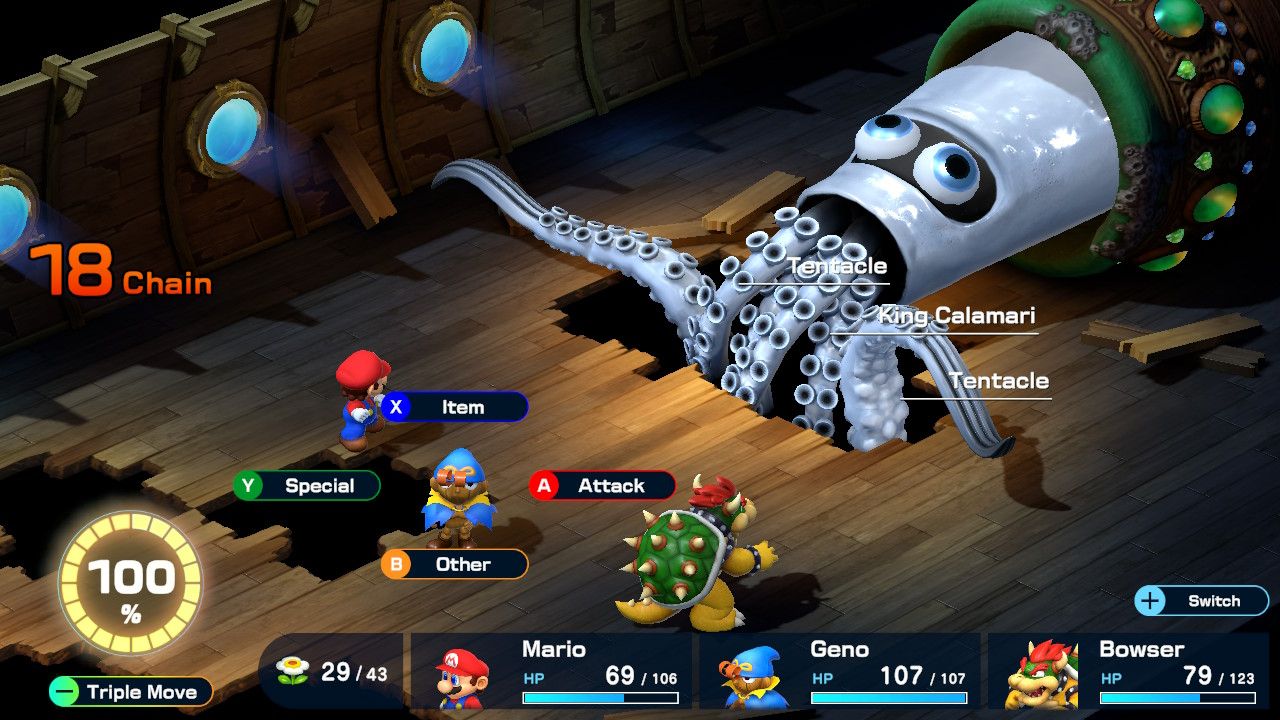Activate the Triple Move button

point(131,692)
